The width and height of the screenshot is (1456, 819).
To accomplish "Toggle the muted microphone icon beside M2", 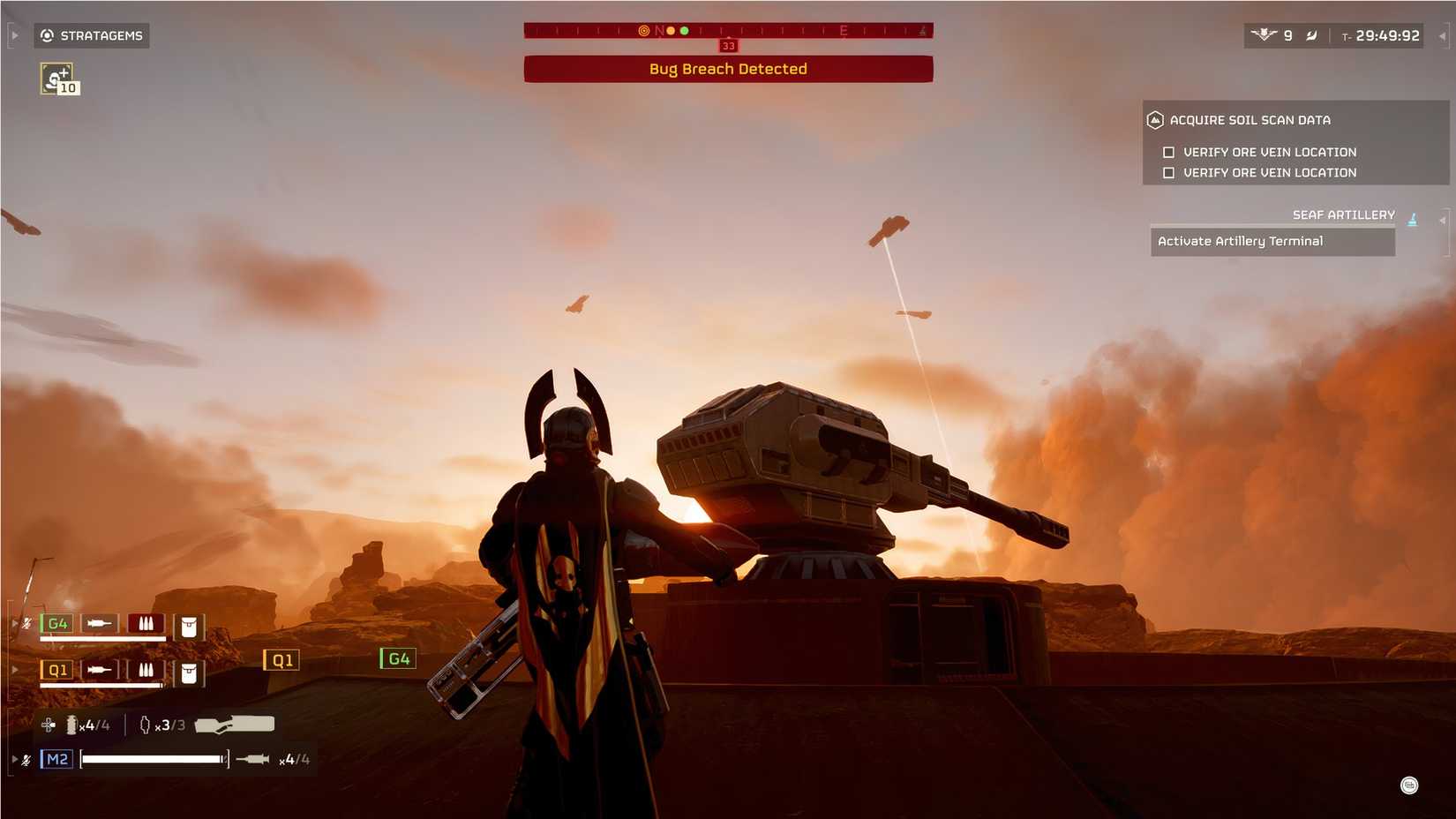I will (26, 758).
